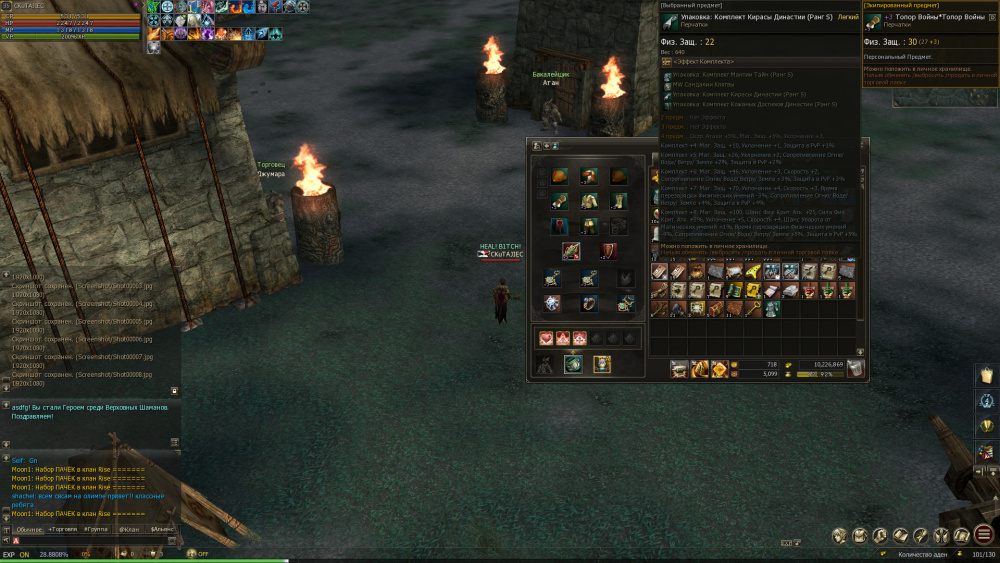Viewport: 1000px width, 563px height.
Task: Select the equipped diamond earring slot
Action: [x=552, y=302]
